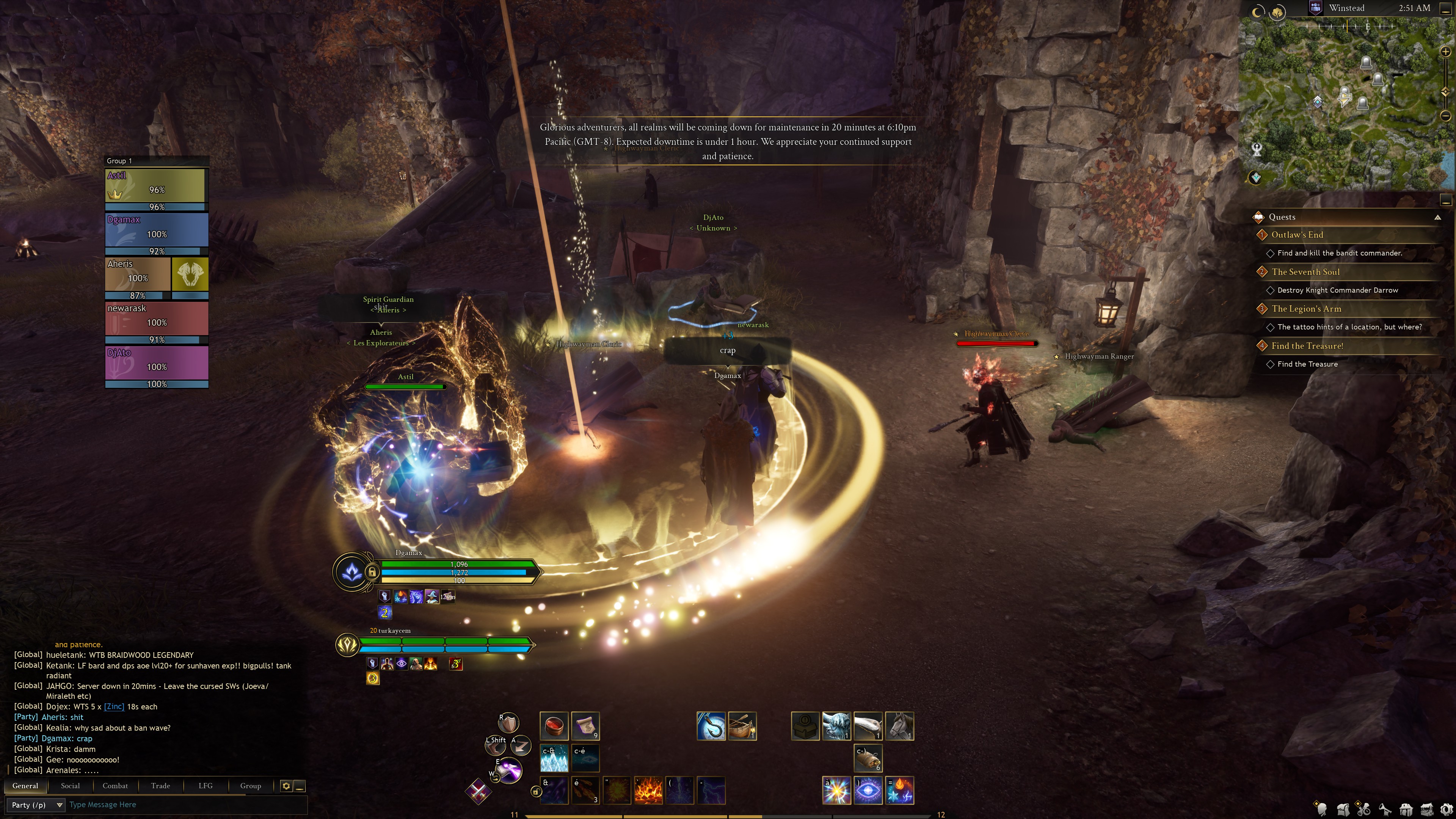Select Aheris in the group frame
Screen dimensions: 1456x819
pos(138,274)
